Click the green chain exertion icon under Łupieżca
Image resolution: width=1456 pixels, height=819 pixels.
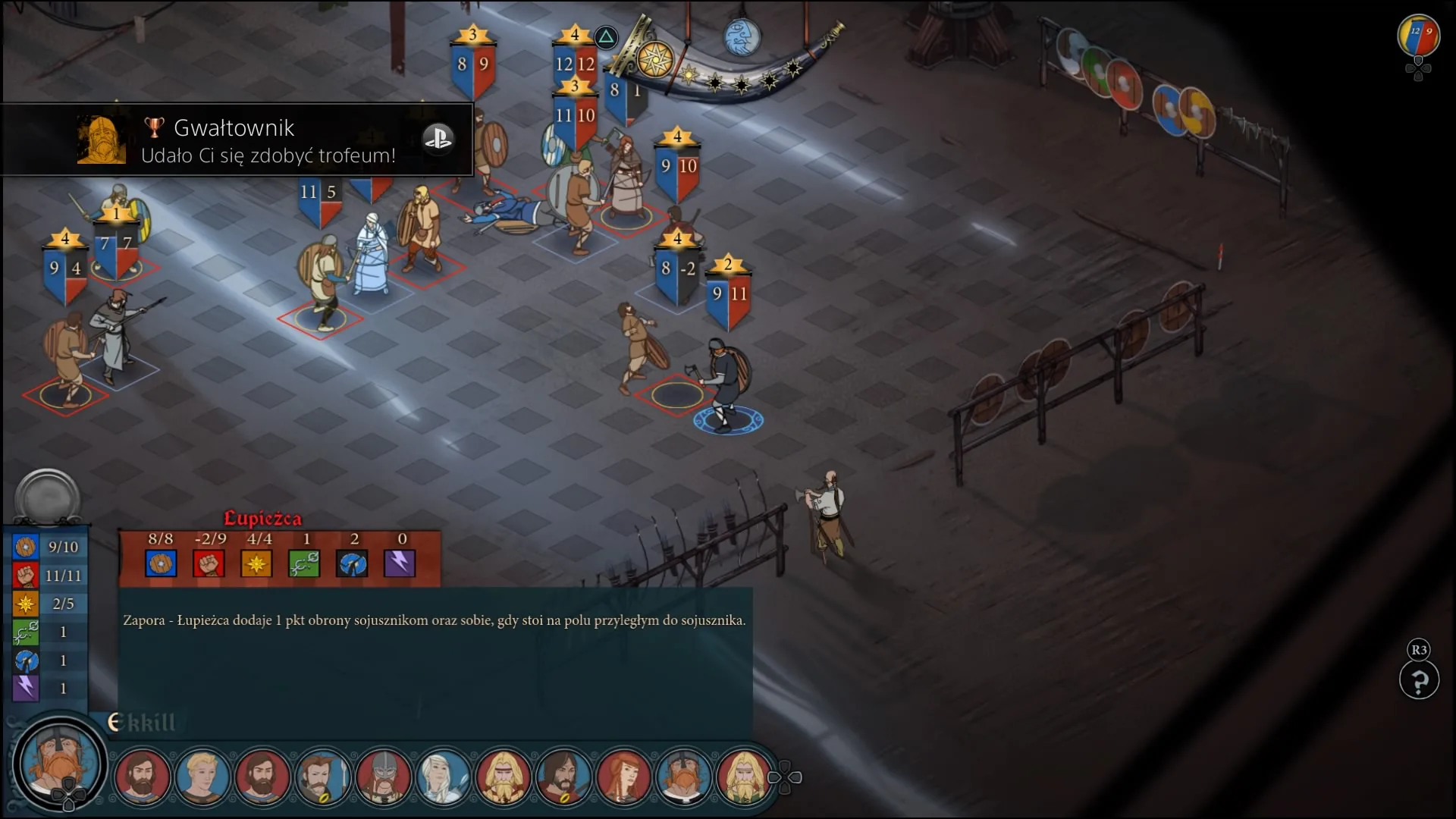pyautogui.click(x=304, y=563)
